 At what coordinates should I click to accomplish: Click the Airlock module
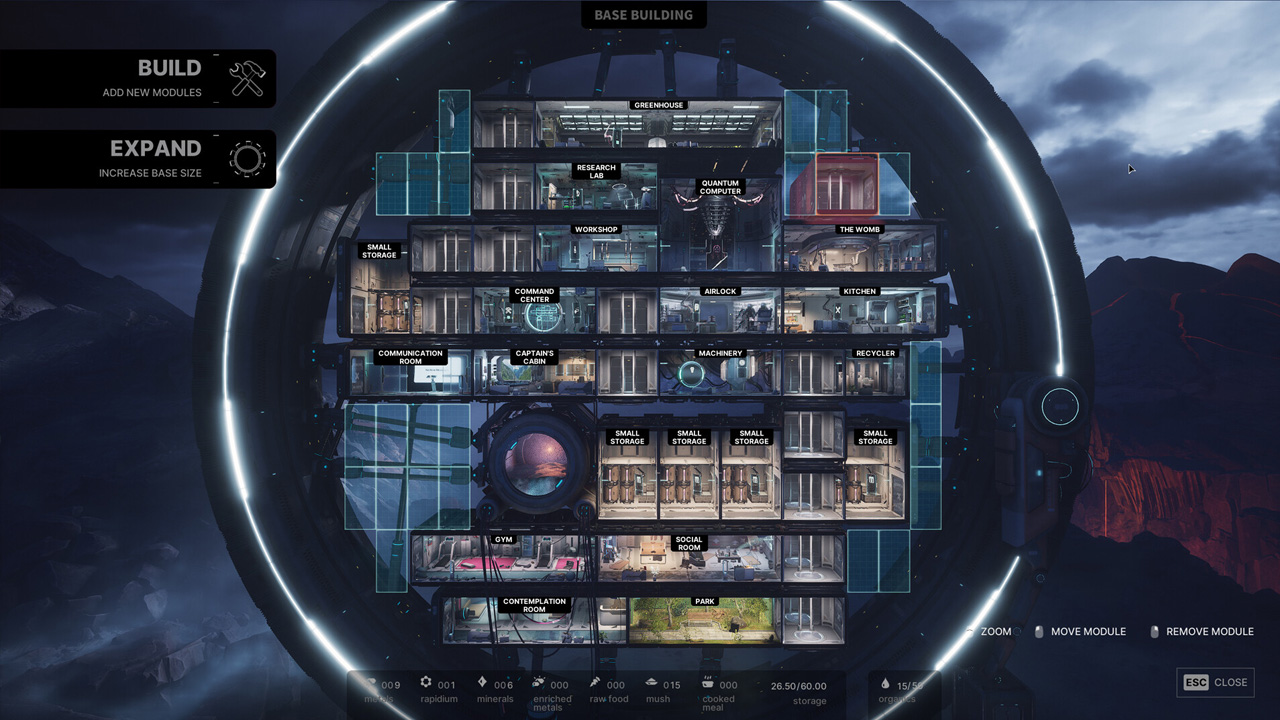pos(720,311)
